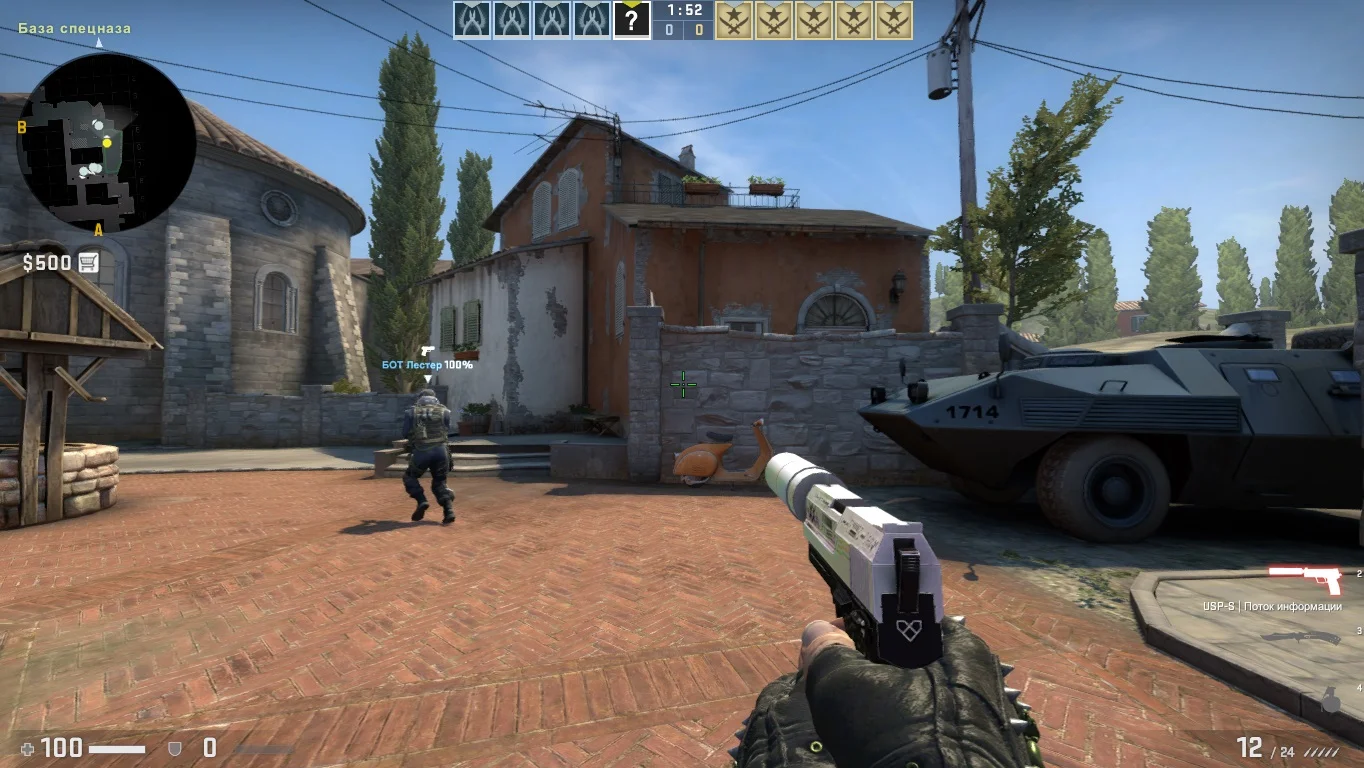The image size is (1364, 768).
Task: Open the buy menu cart icon
Action: point(88,263)
